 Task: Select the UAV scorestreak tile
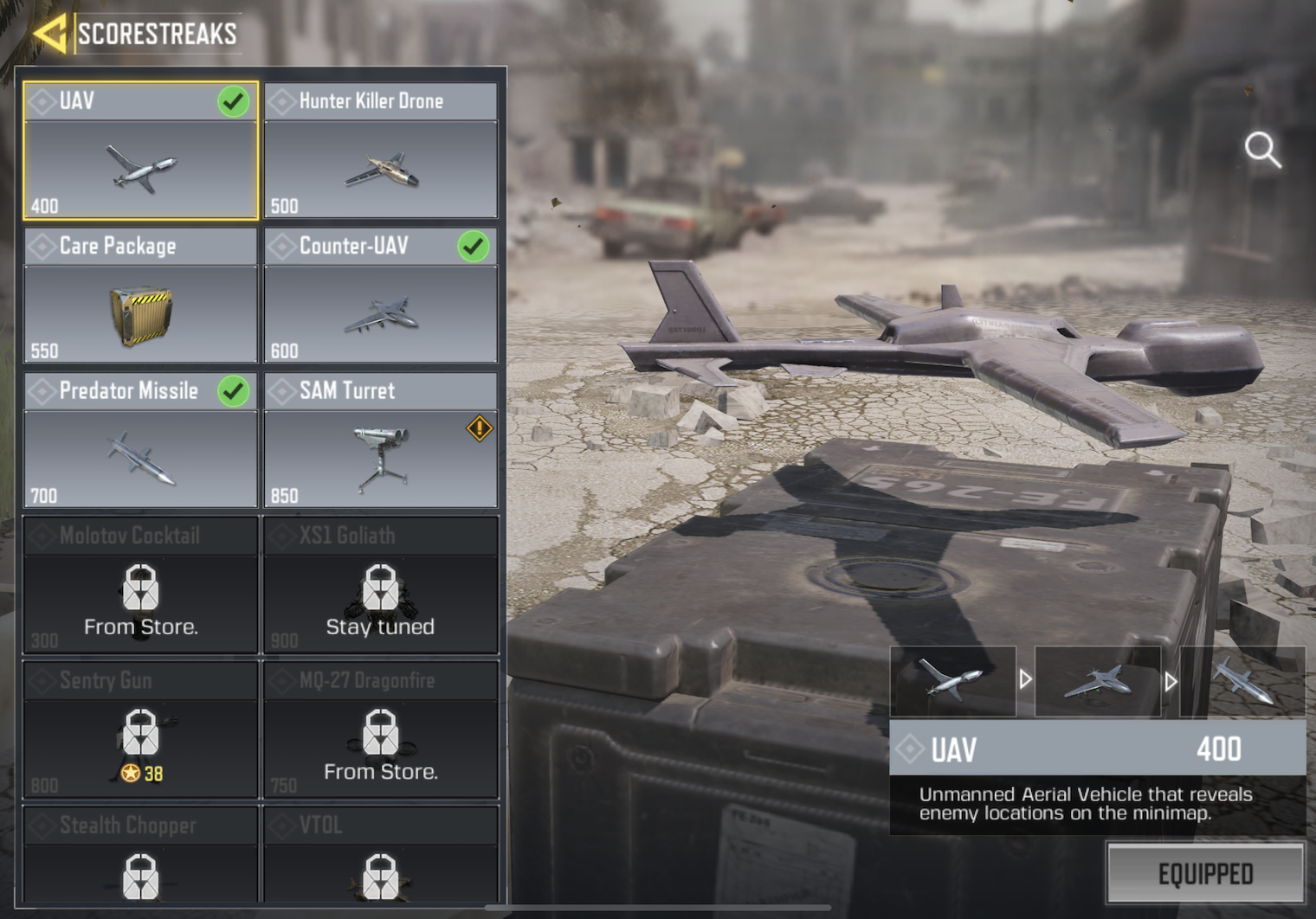point(140,151)
